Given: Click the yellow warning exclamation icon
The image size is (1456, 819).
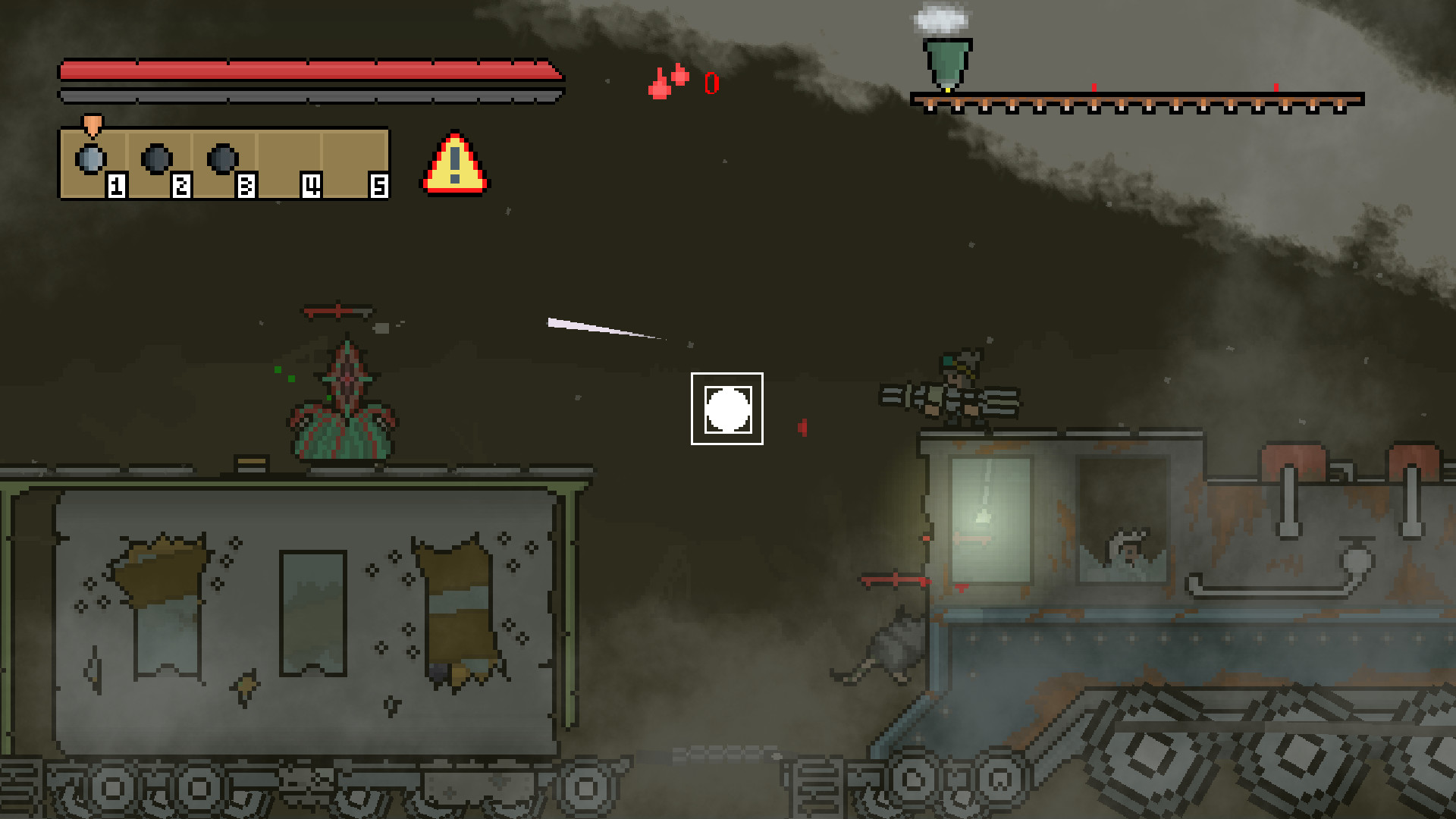Looking at the screenshot, I should coord(453,162).
